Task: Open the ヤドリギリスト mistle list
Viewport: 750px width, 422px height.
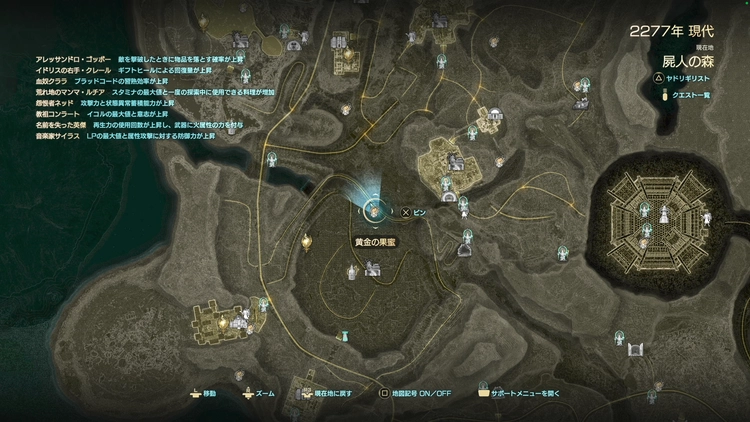Action: [688, 76]
